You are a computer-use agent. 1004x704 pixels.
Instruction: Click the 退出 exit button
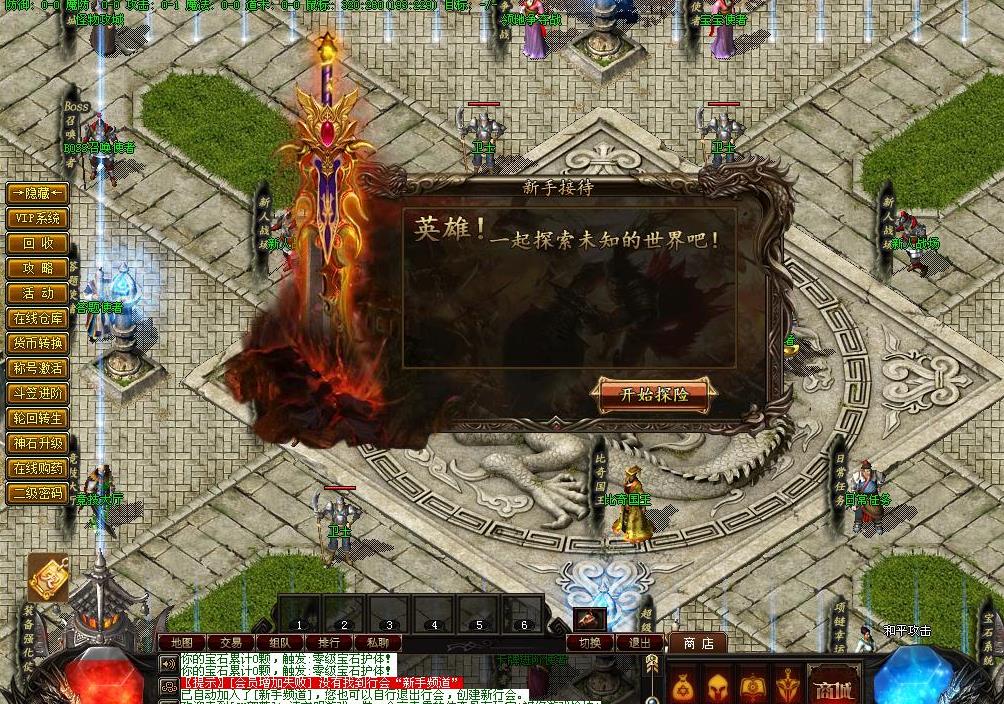[x=639, y=643]
